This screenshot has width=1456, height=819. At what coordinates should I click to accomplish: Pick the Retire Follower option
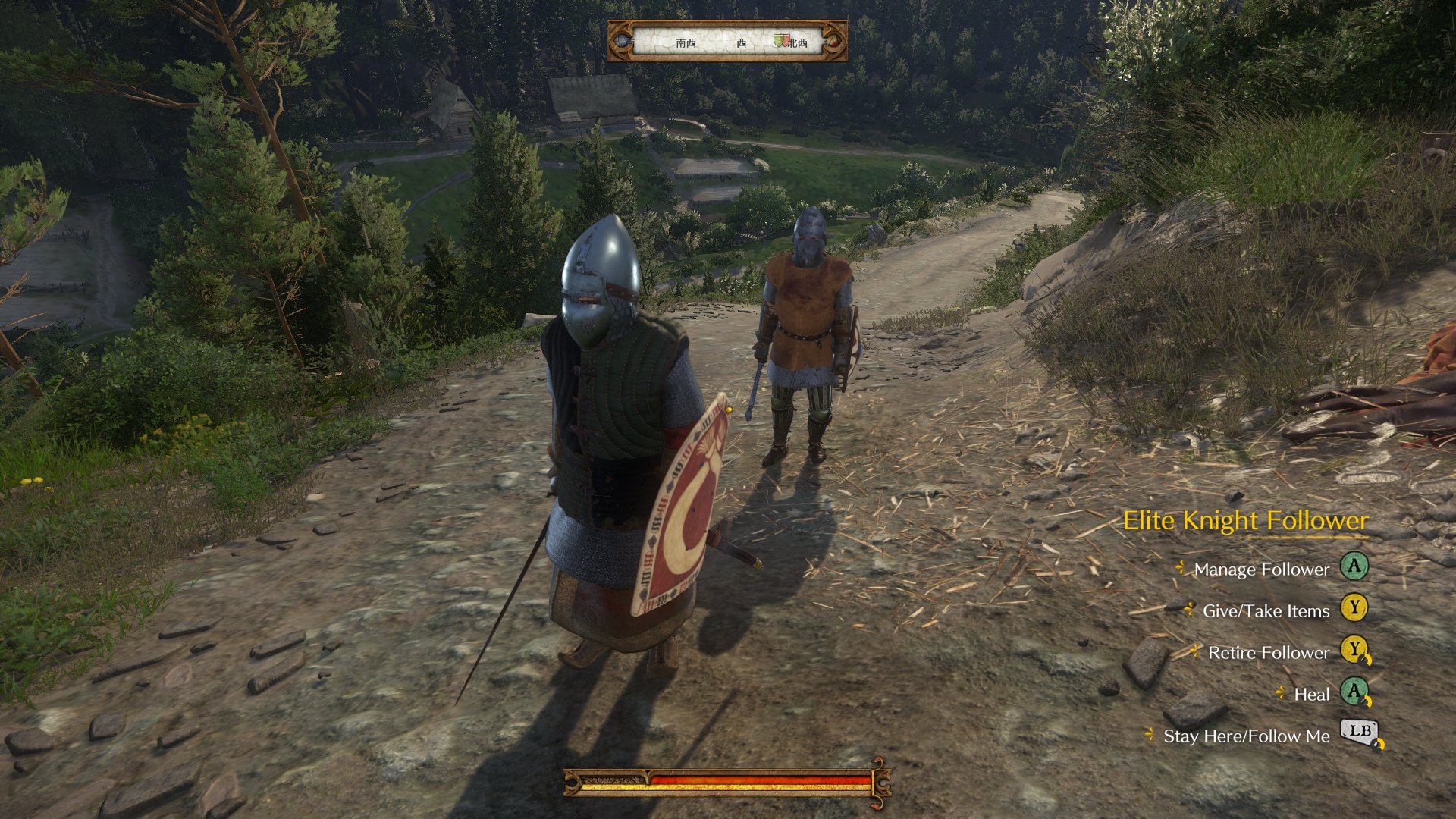[1268, 653]
